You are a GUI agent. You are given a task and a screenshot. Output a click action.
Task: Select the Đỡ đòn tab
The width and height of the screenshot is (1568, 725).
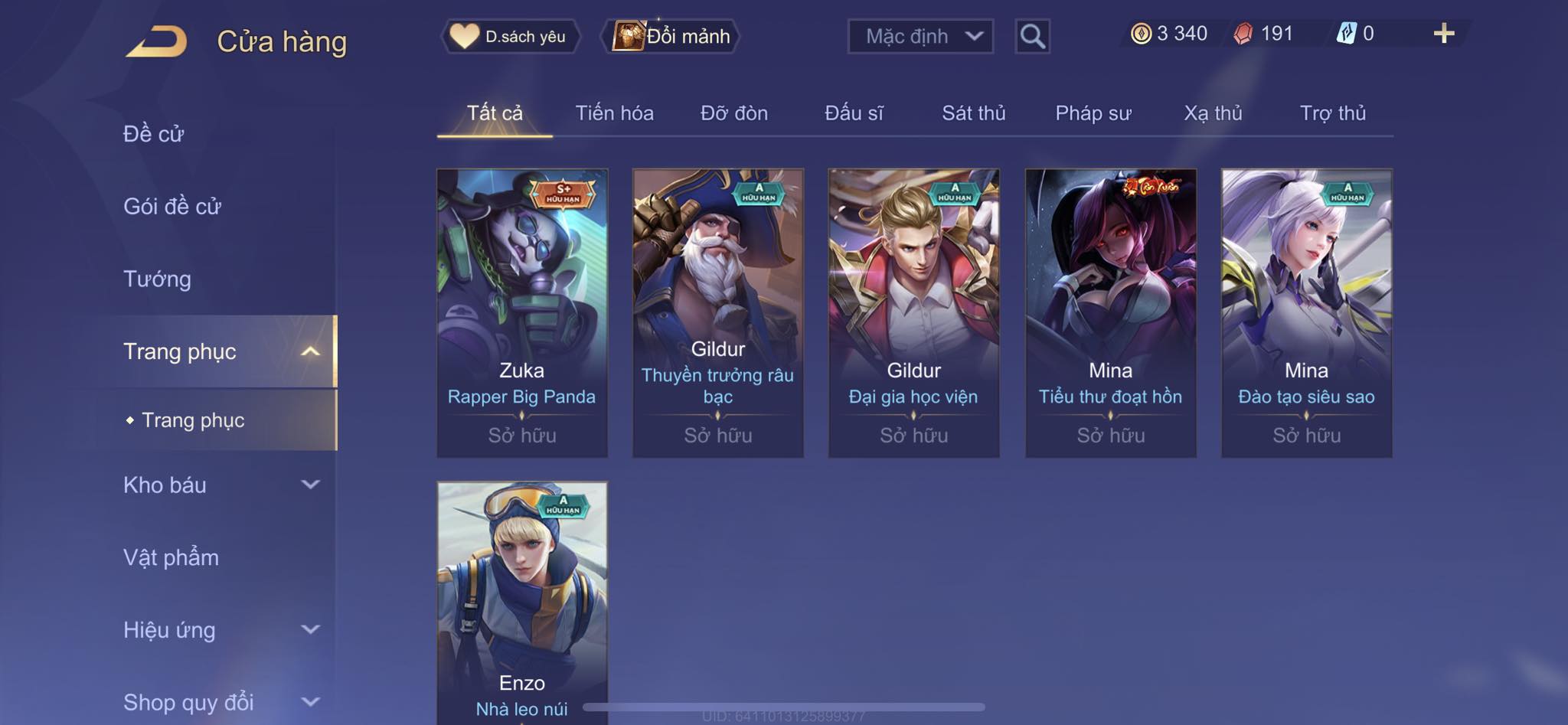click(x=733, y=113)
